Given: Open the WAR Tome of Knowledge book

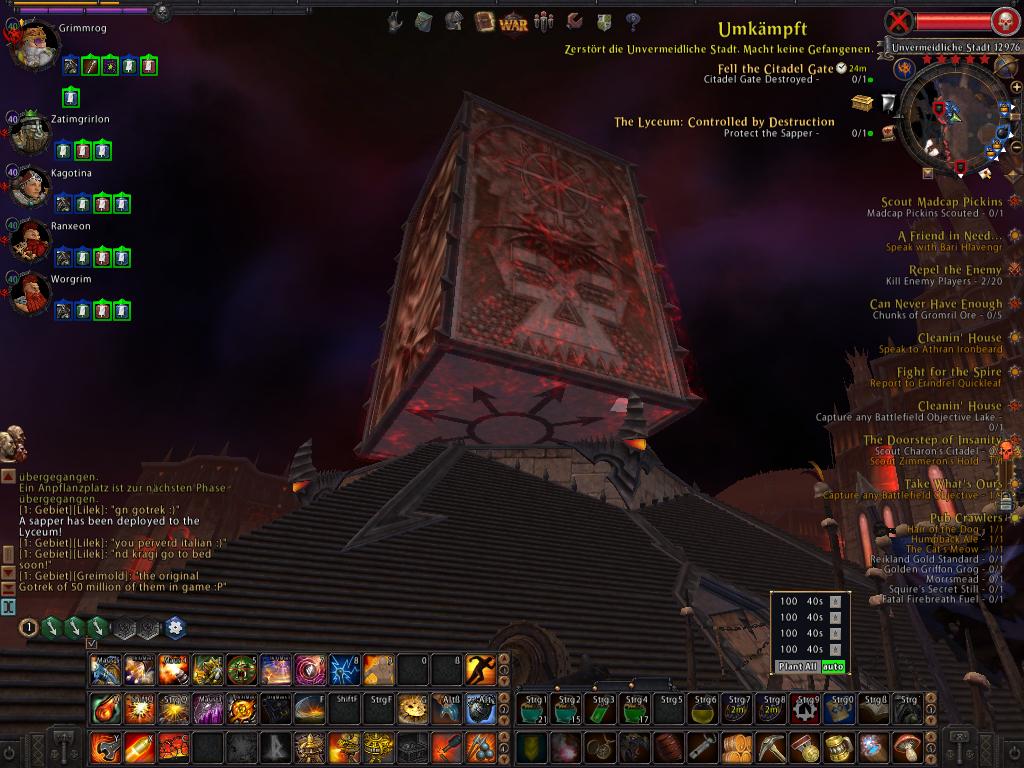Looking at the screenshot, I should [486, 21].
